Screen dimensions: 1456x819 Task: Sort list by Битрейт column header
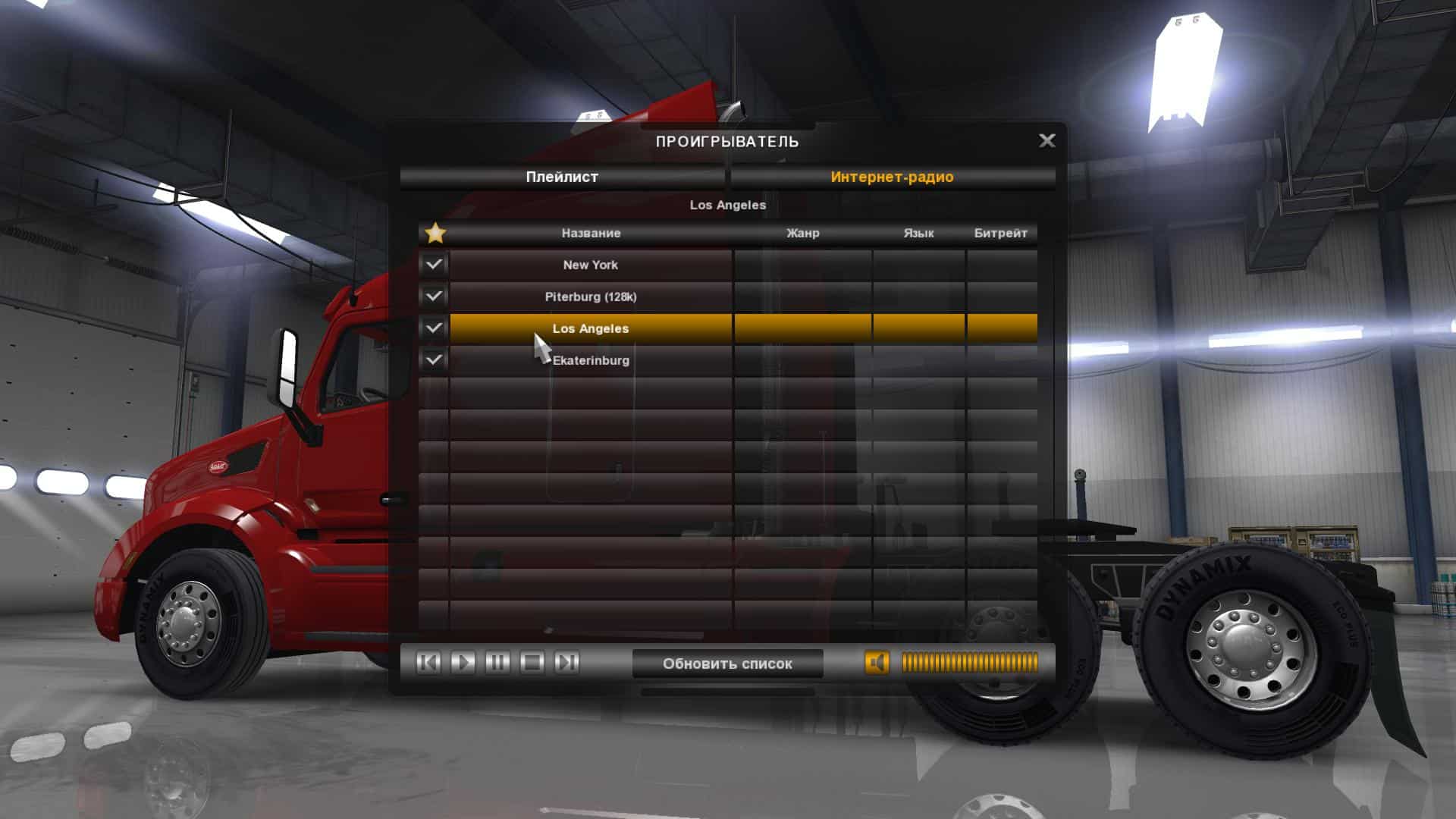pos(1000,233)
